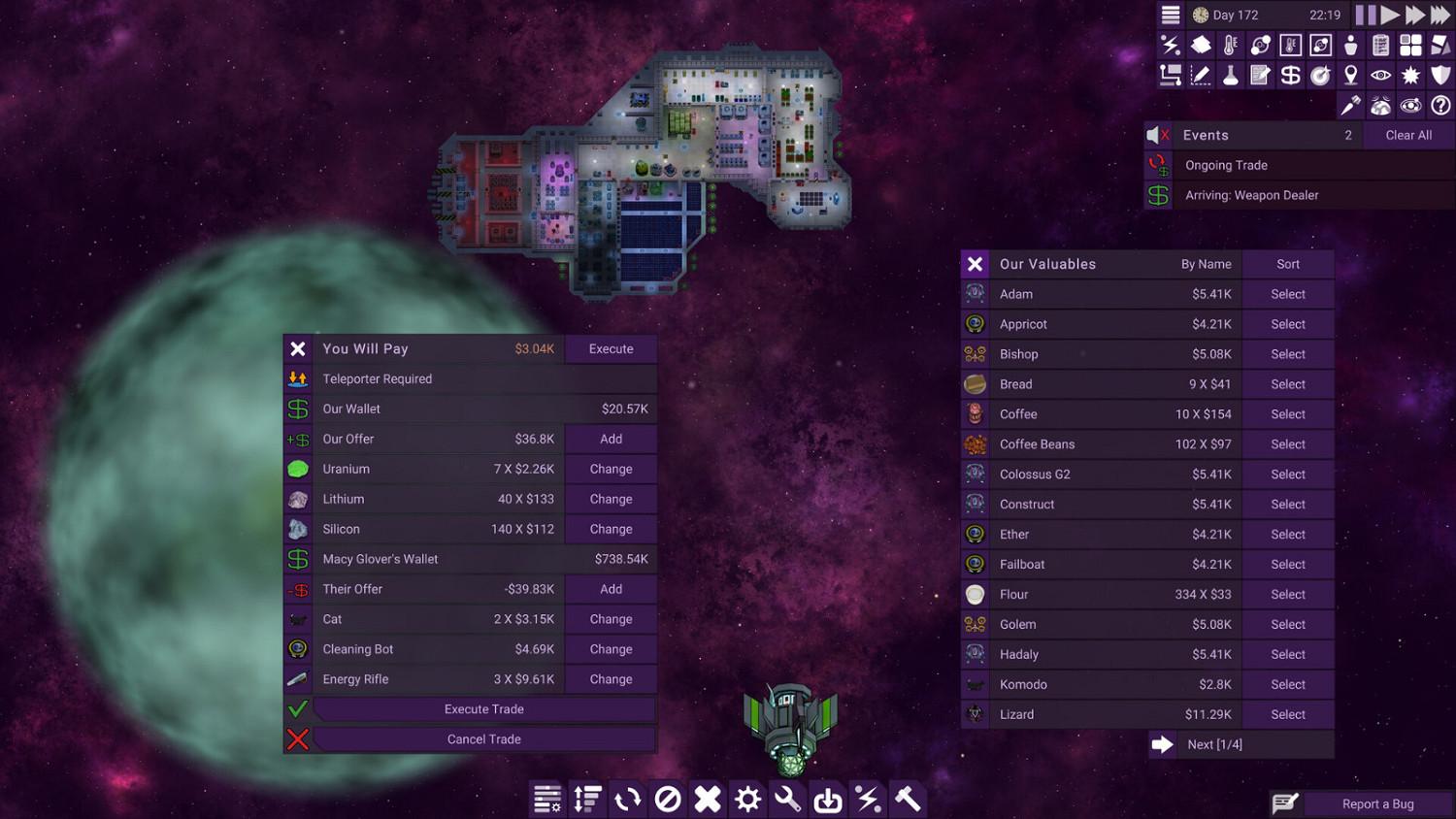1456x819 pixels.
Task: Open the shield defense panel icon
Action: click(1440, 75)
